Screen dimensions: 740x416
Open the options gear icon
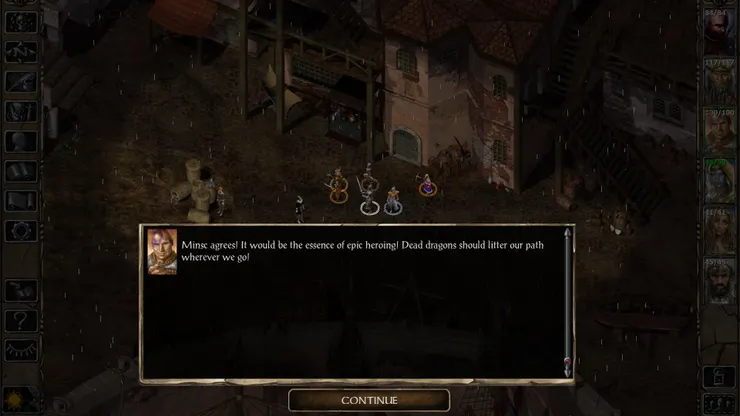(21, 230)
